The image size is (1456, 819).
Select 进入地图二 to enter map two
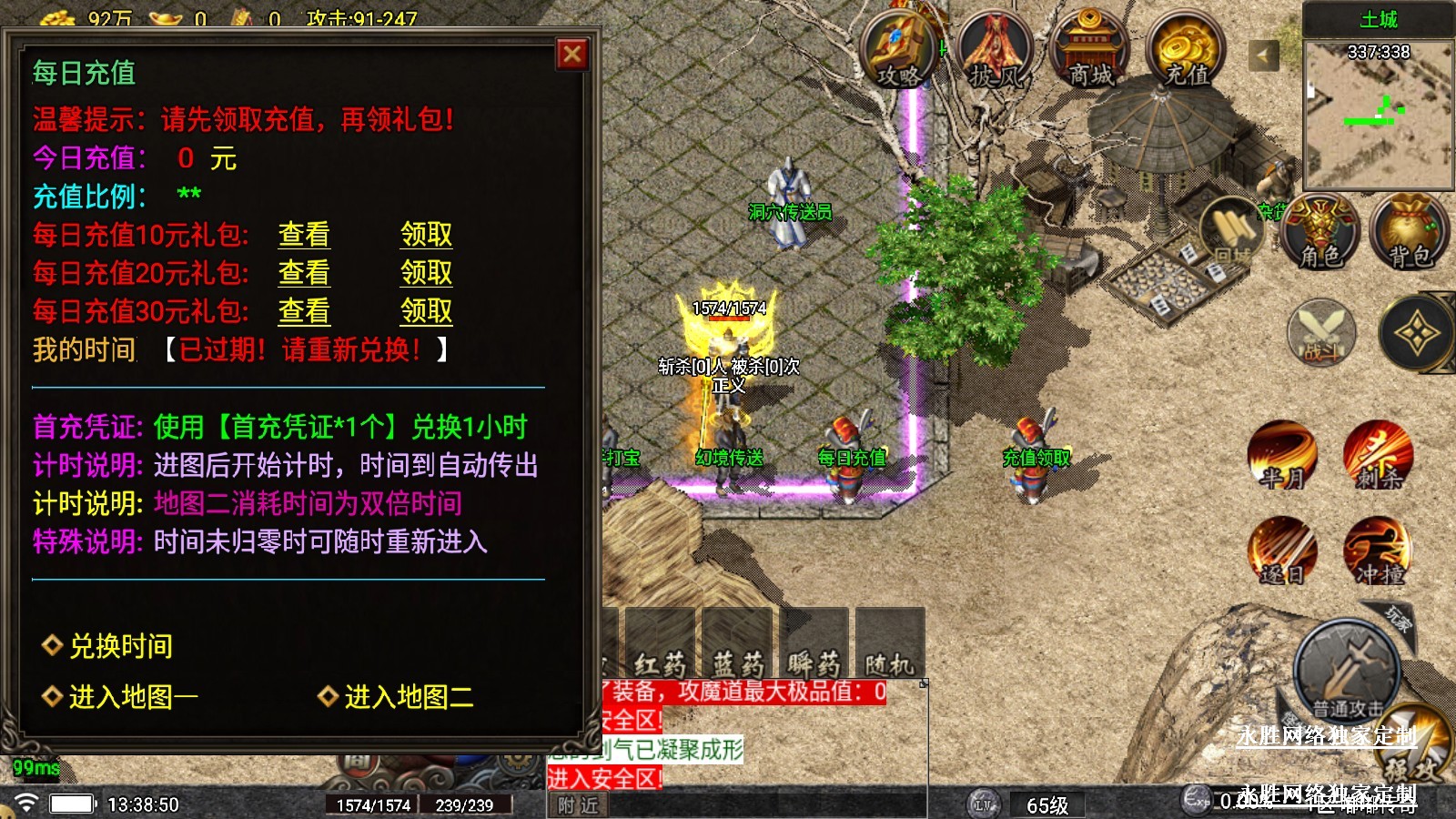click(x=408, y=697)
